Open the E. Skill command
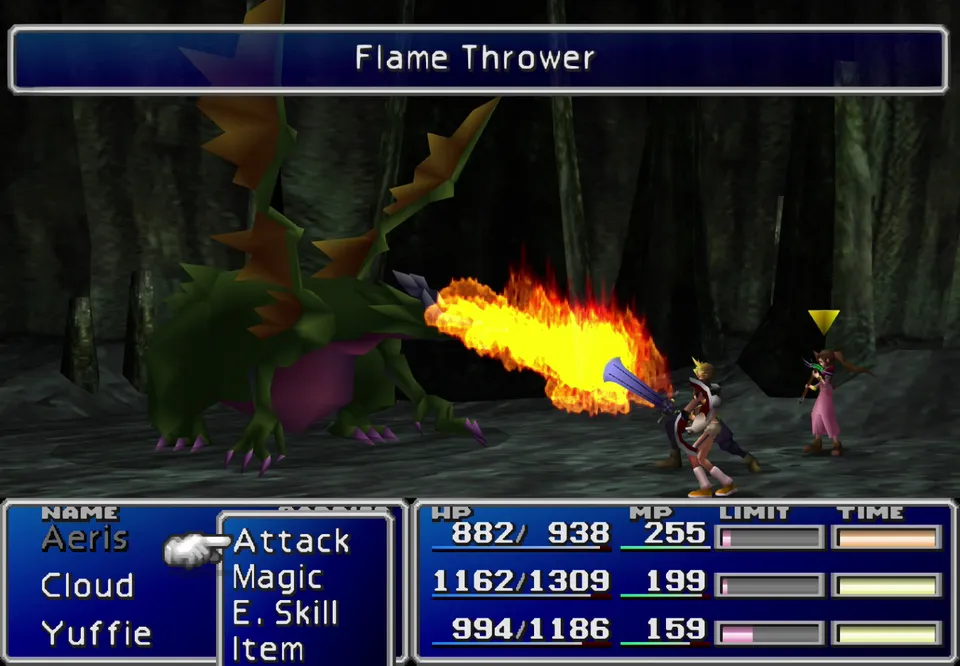 click(x=285, y=613)
